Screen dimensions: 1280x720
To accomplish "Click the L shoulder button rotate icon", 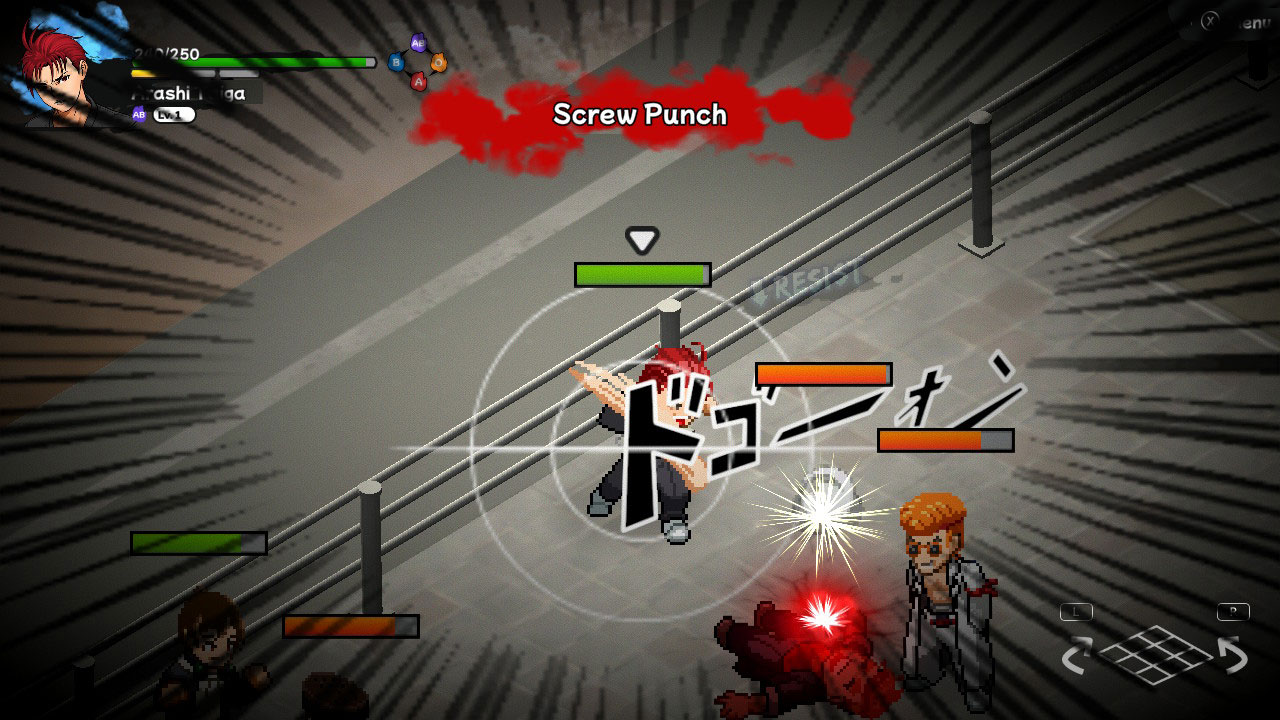I will coord(1076,612).
